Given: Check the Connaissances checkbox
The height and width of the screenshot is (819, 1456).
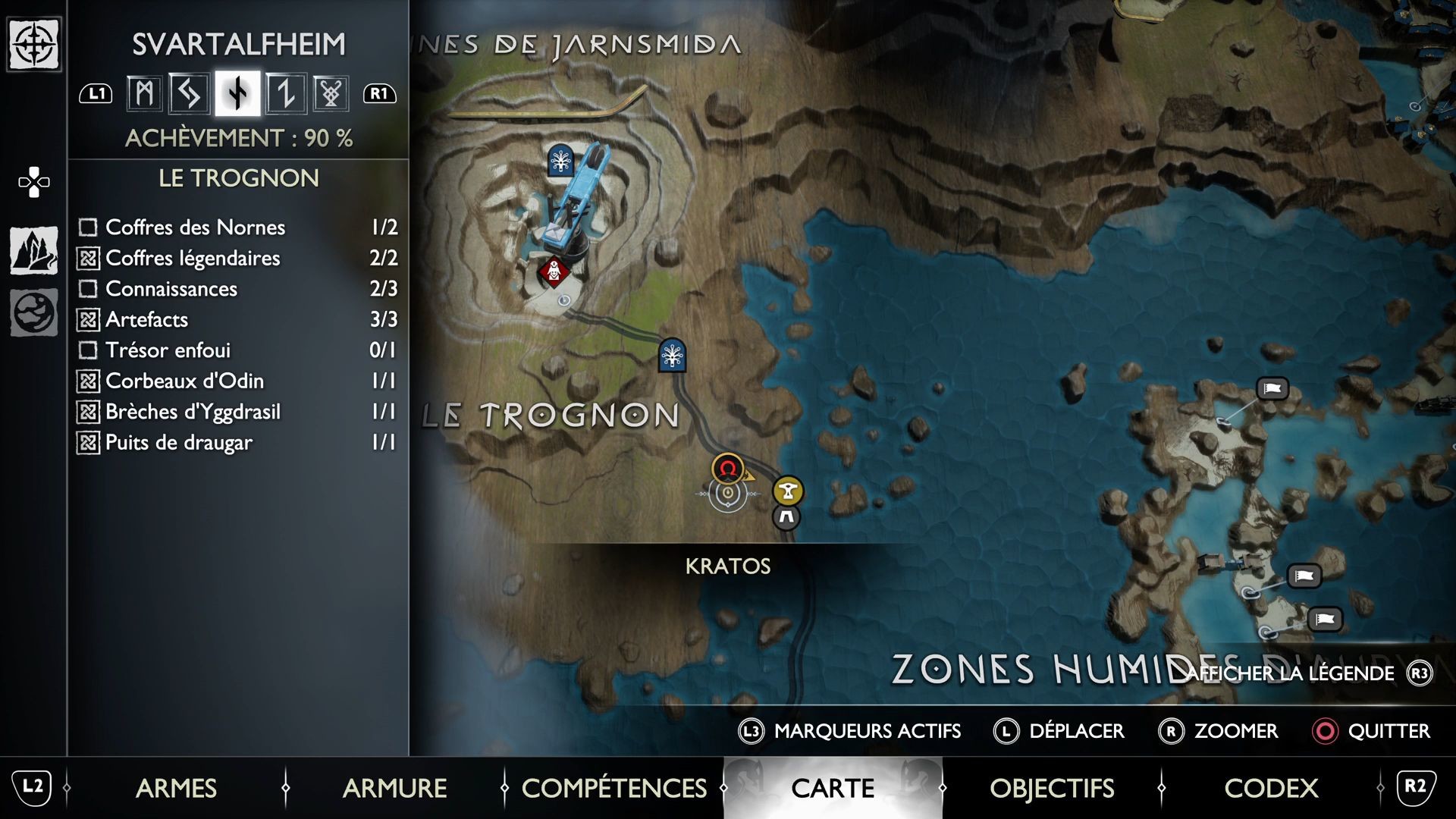Looking at the screenshot, I should (x=87, y=289).
